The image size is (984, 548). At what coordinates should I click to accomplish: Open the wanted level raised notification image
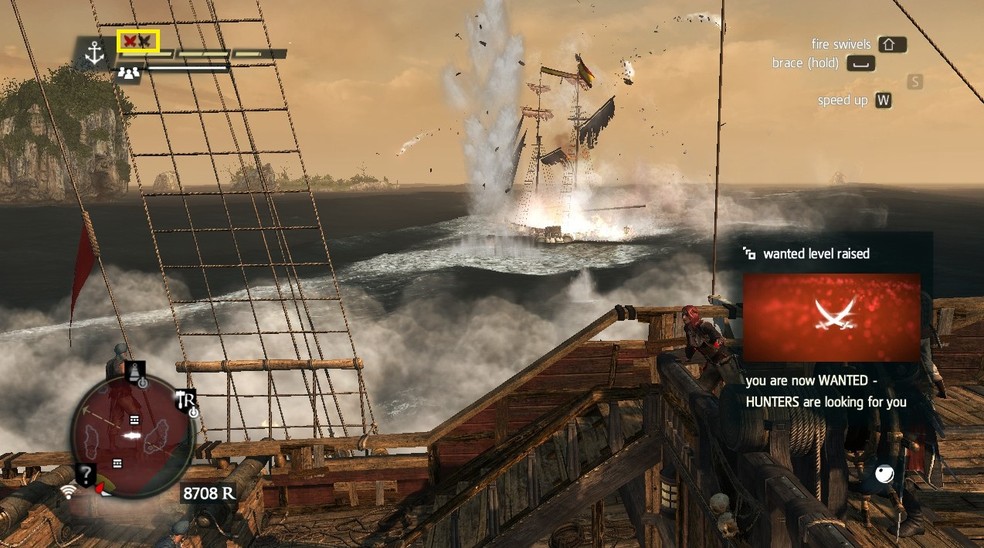[x=831, y=317]
